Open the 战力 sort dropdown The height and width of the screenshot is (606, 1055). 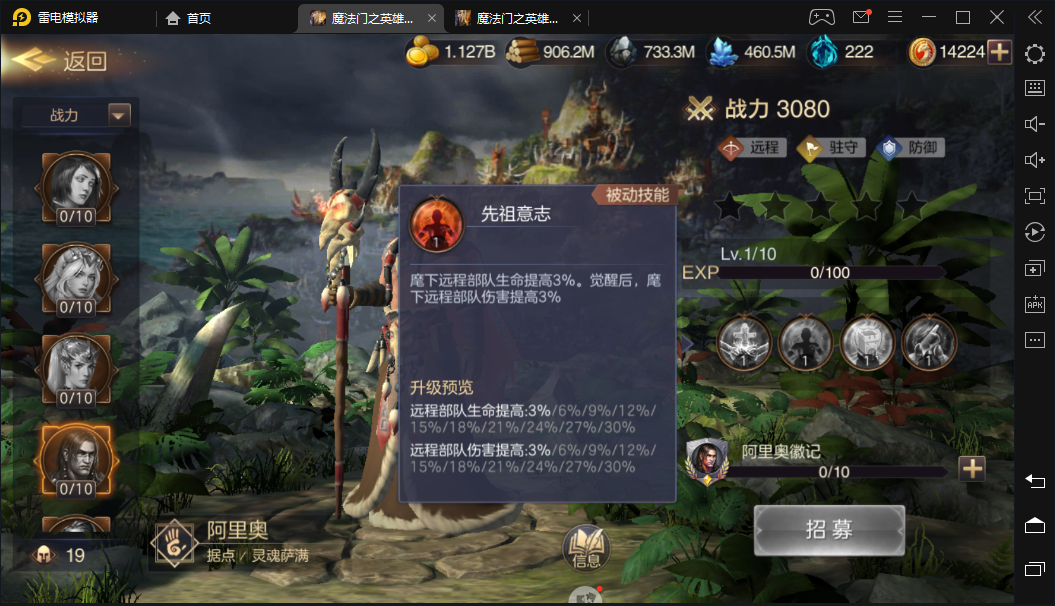tap(119, 115)
